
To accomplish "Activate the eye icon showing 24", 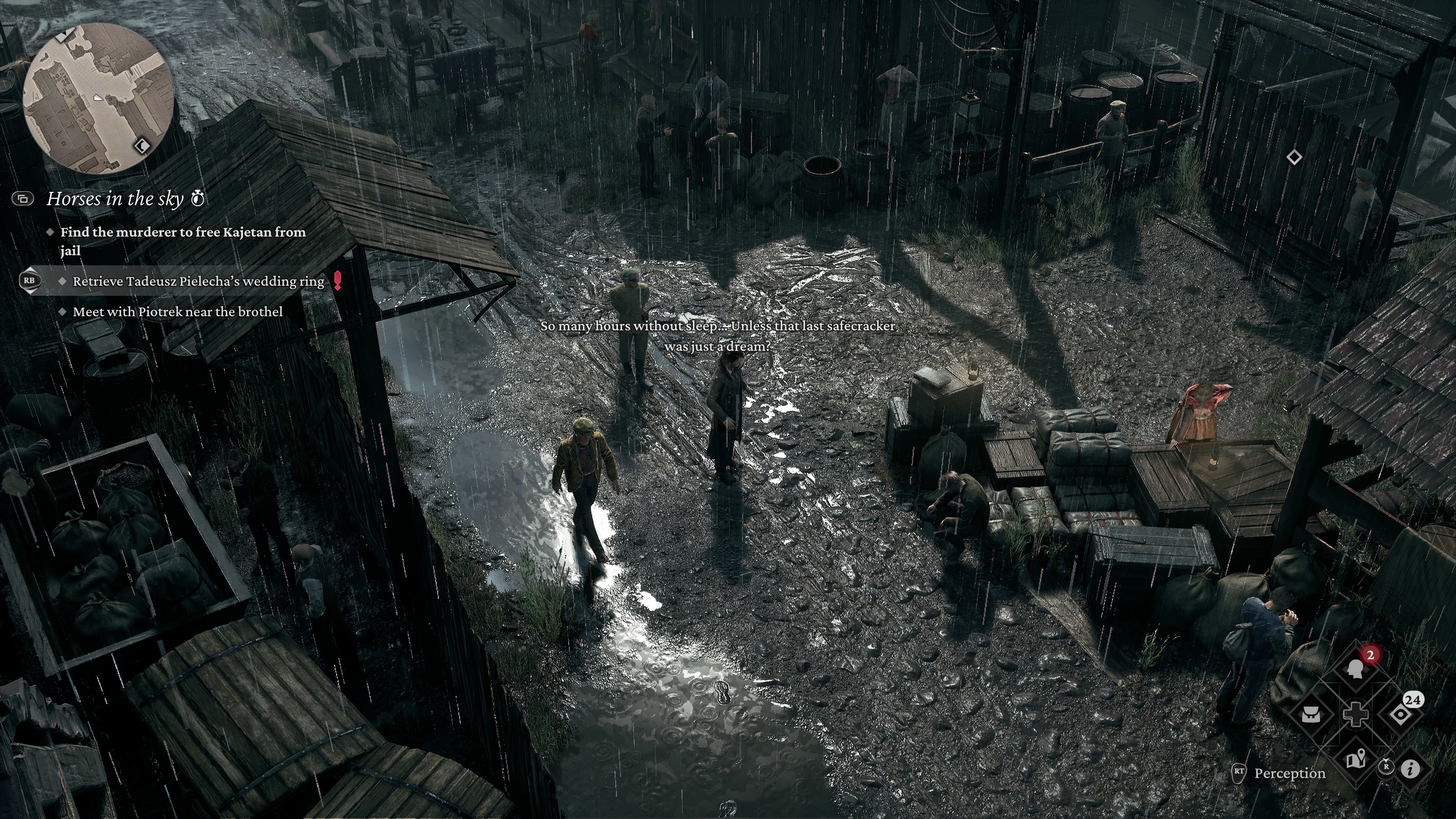I will [1400, 714].
